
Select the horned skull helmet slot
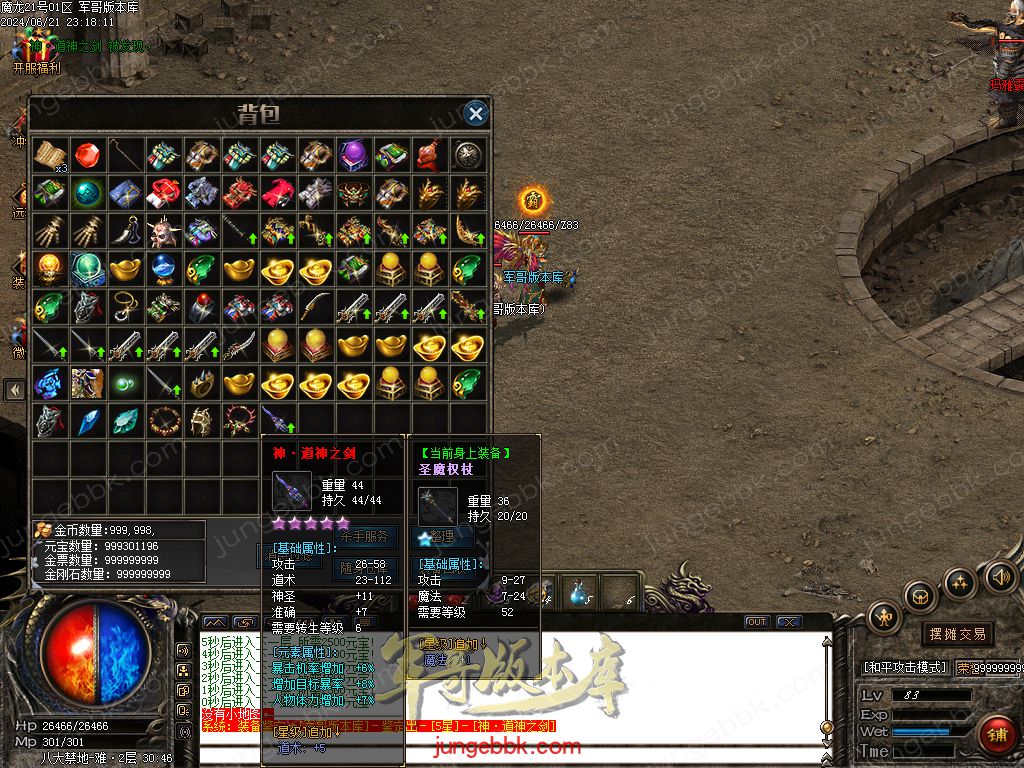[163, 231]
